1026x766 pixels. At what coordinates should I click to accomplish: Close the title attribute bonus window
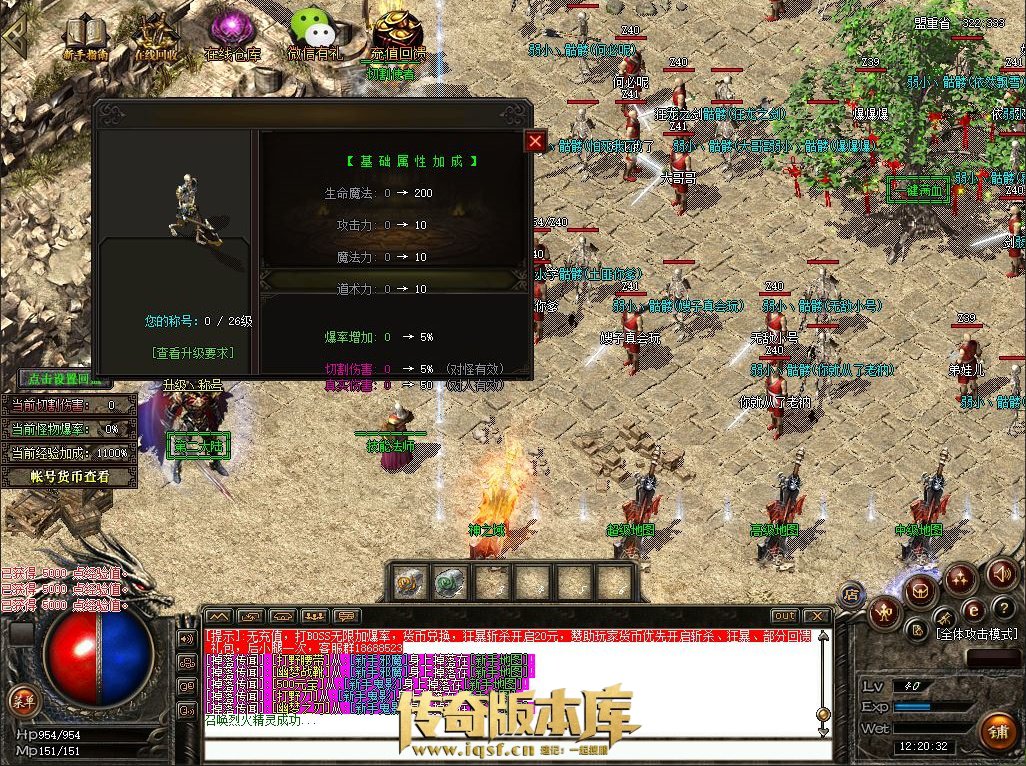coord(535,141)
